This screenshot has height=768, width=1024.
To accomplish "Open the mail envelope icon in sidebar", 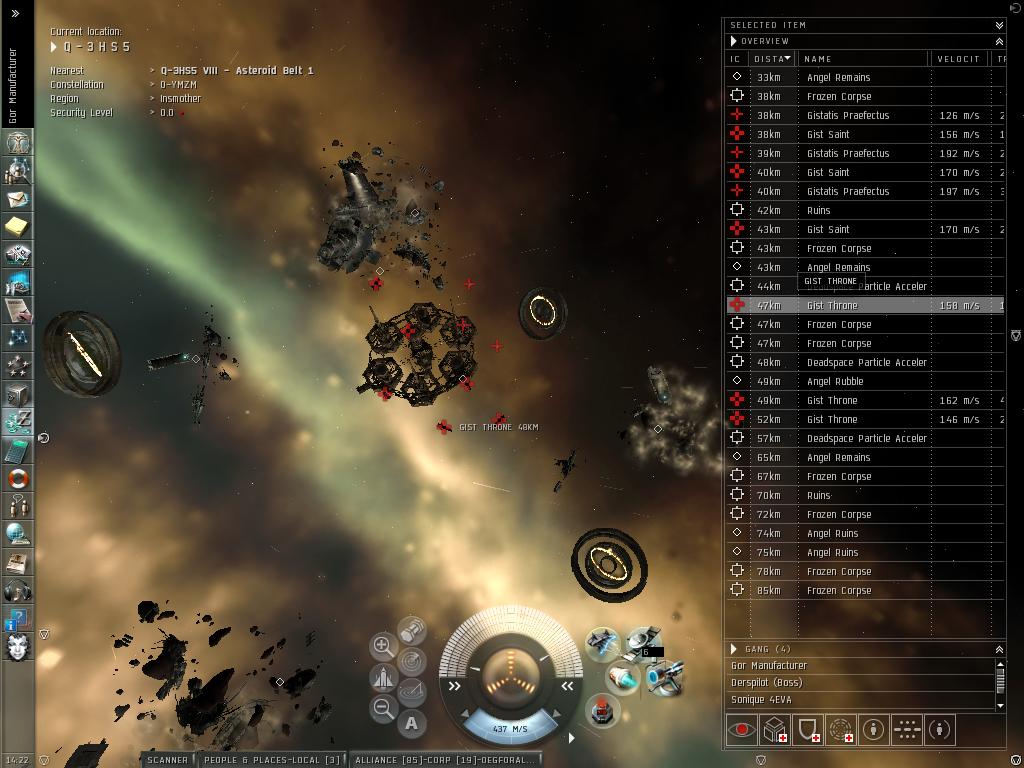I will [16, 200].
